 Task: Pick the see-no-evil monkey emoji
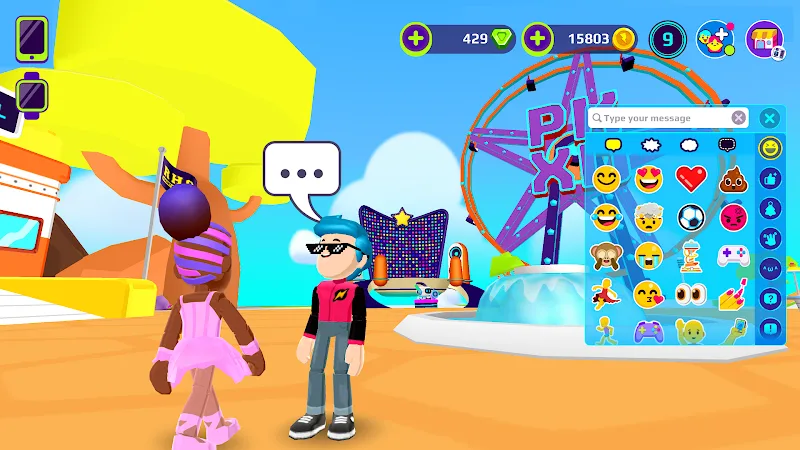tap(604, 255)
